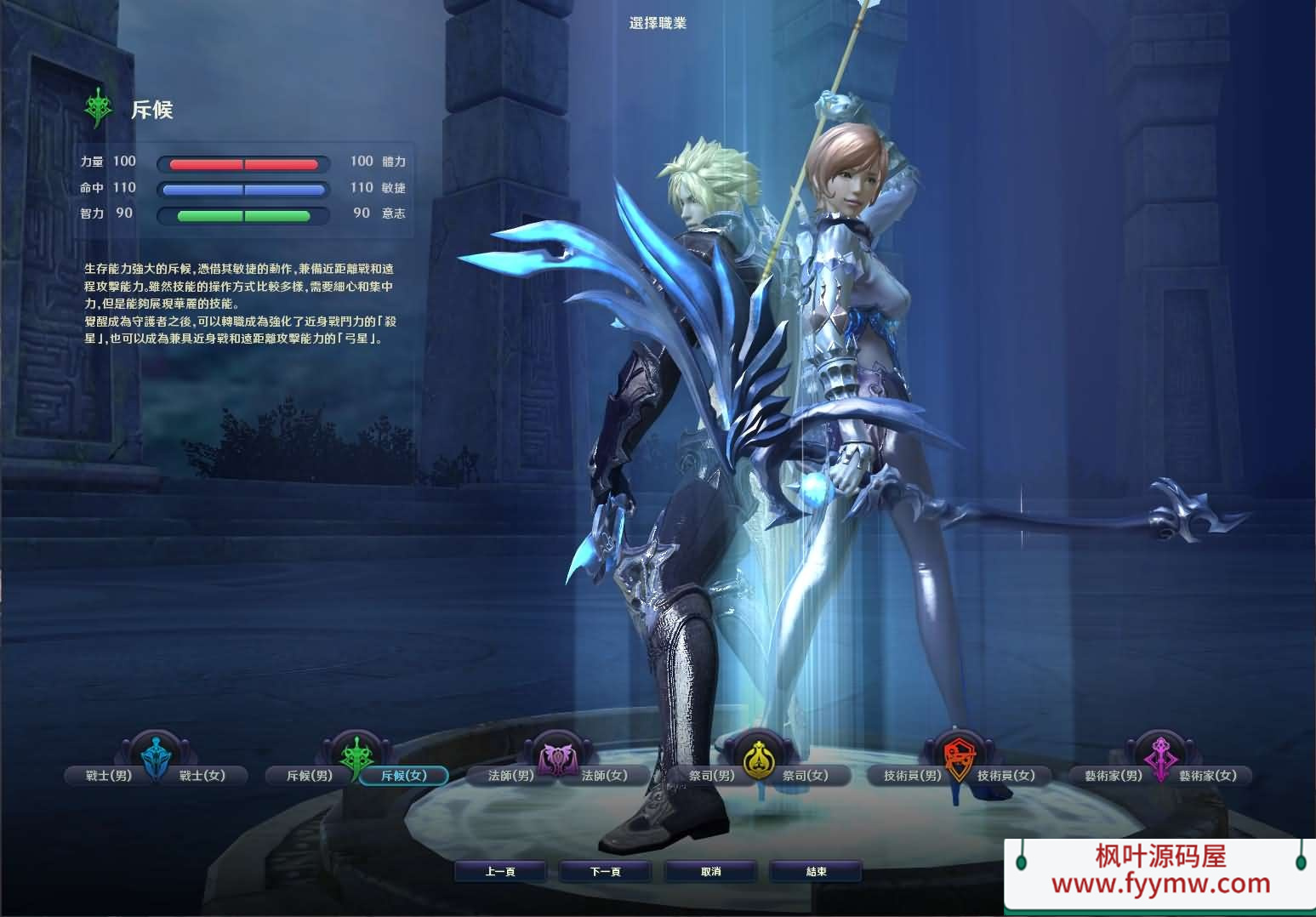Viewport: 1316px width, 917px height.
Task: Click the 取消 button to cancel
Action: point(710,871)
